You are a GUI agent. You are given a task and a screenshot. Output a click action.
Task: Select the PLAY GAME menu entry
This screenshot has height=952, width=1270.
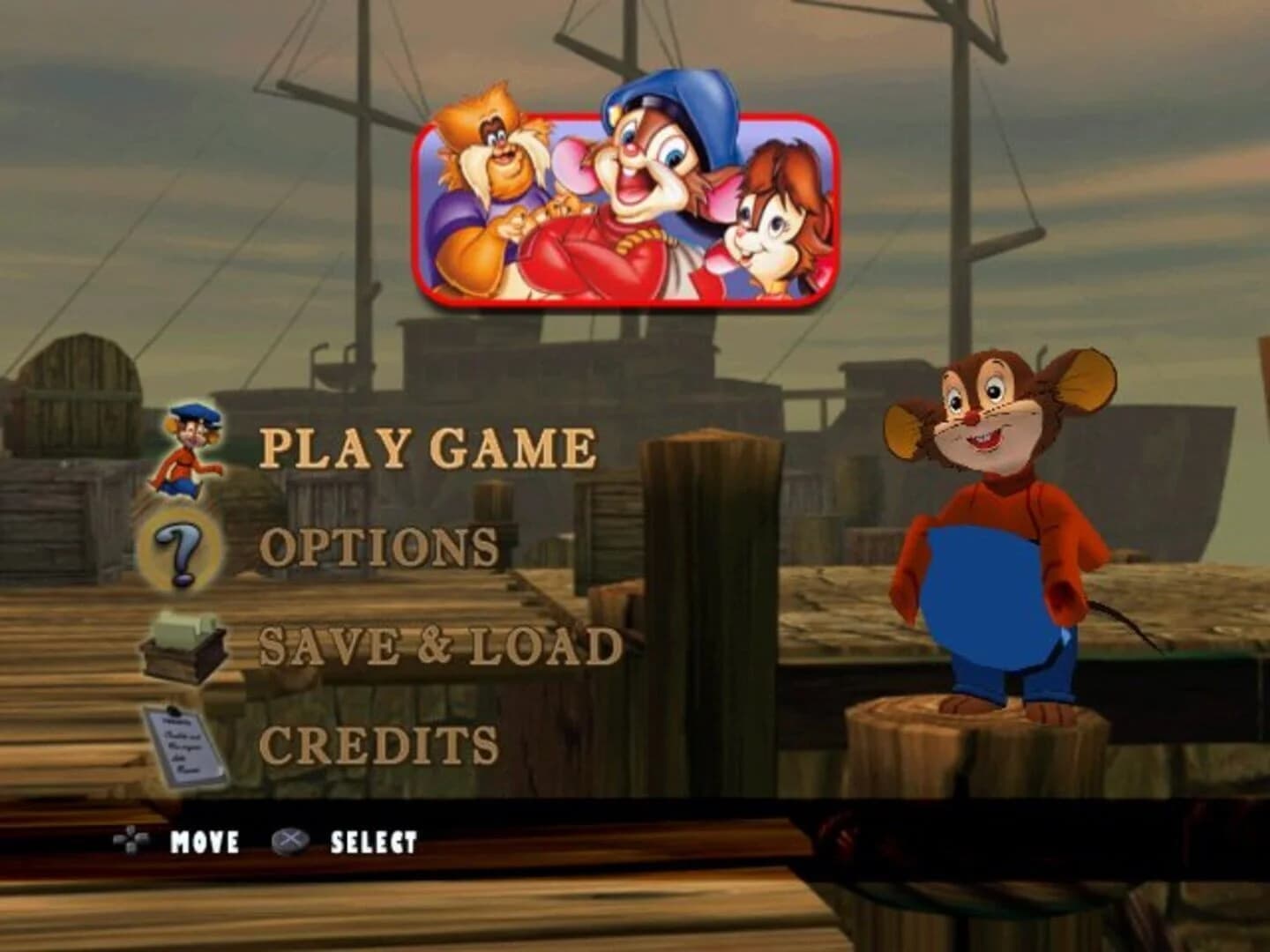tap(430, 448)
